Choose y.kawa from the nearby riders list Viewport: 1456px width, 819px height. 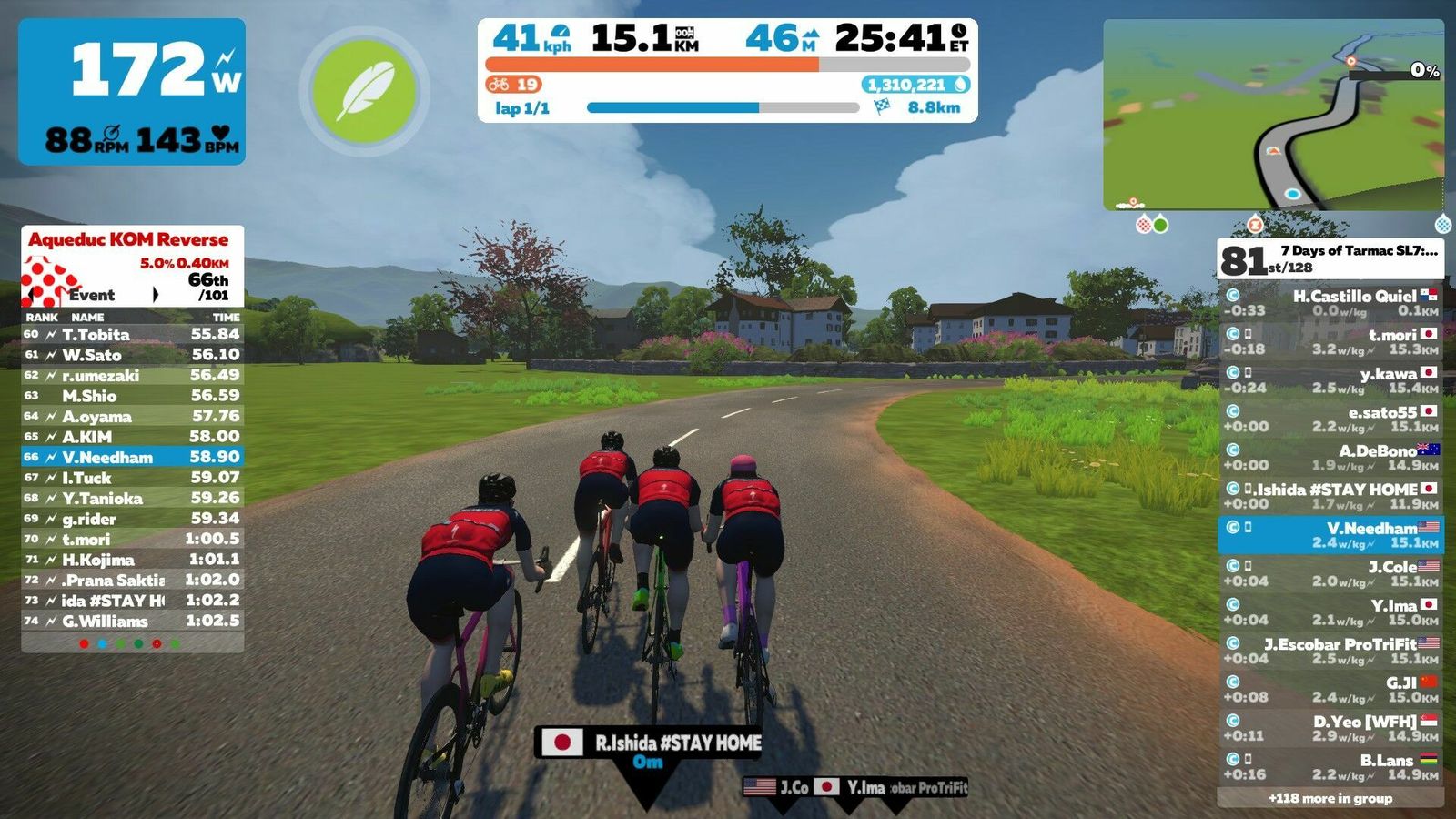point(1330,380)
